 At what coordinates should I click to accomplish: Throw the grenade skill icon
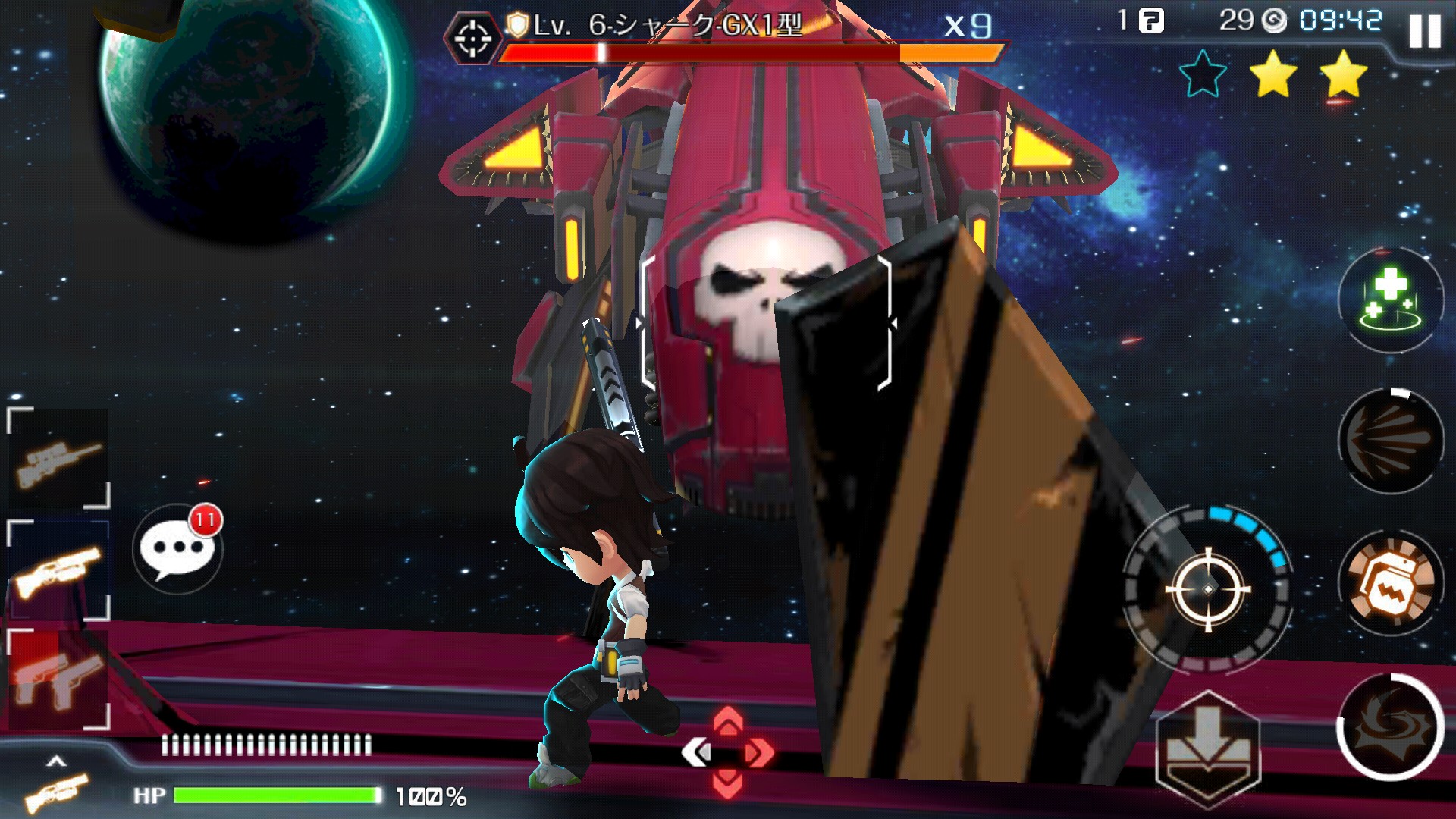tap(1391, 583)
